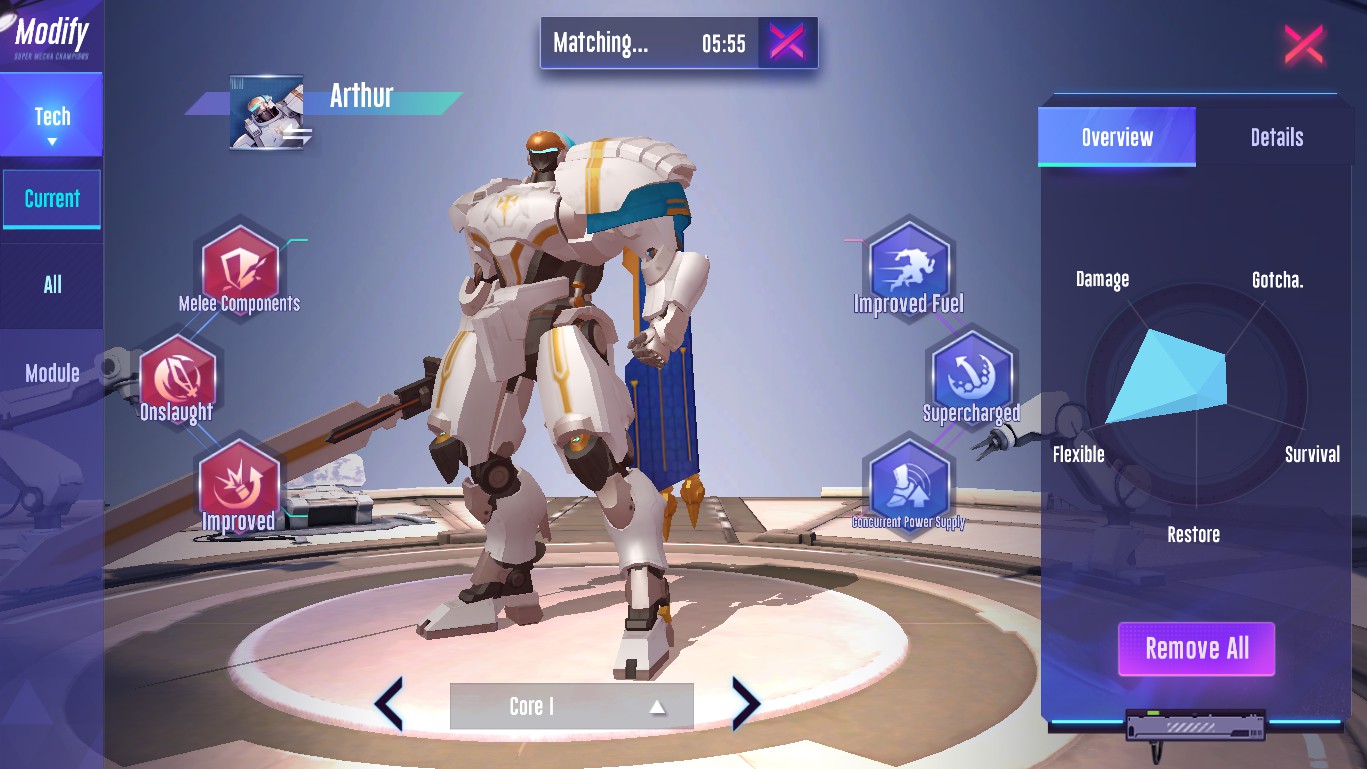Go to previous core with left arrow

(389, 704)
